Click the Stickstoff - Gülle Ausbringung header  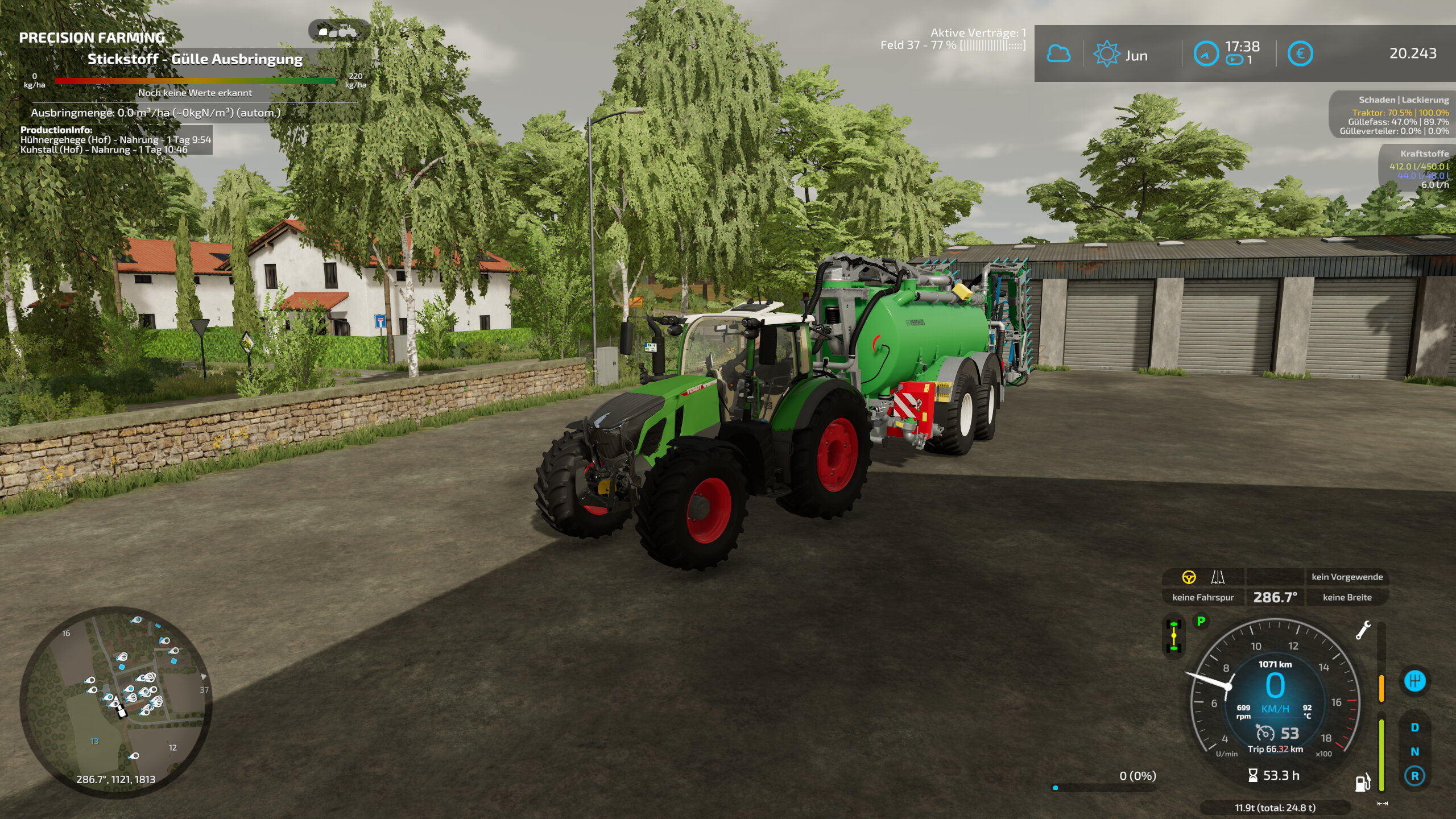pos(195,59)
